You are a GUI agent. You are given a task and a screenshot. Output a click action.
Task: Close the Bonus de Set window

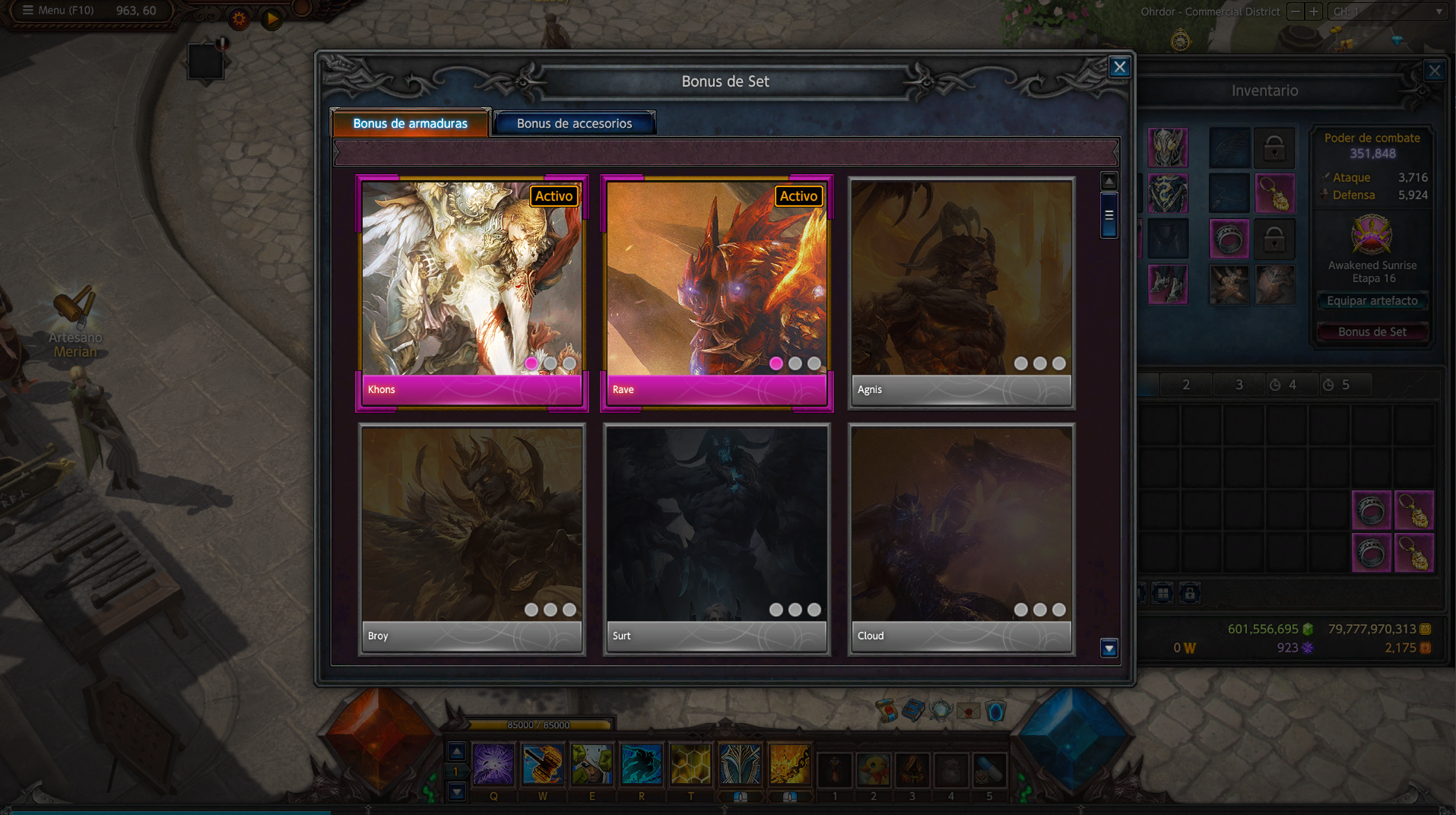pos(1119,67)
